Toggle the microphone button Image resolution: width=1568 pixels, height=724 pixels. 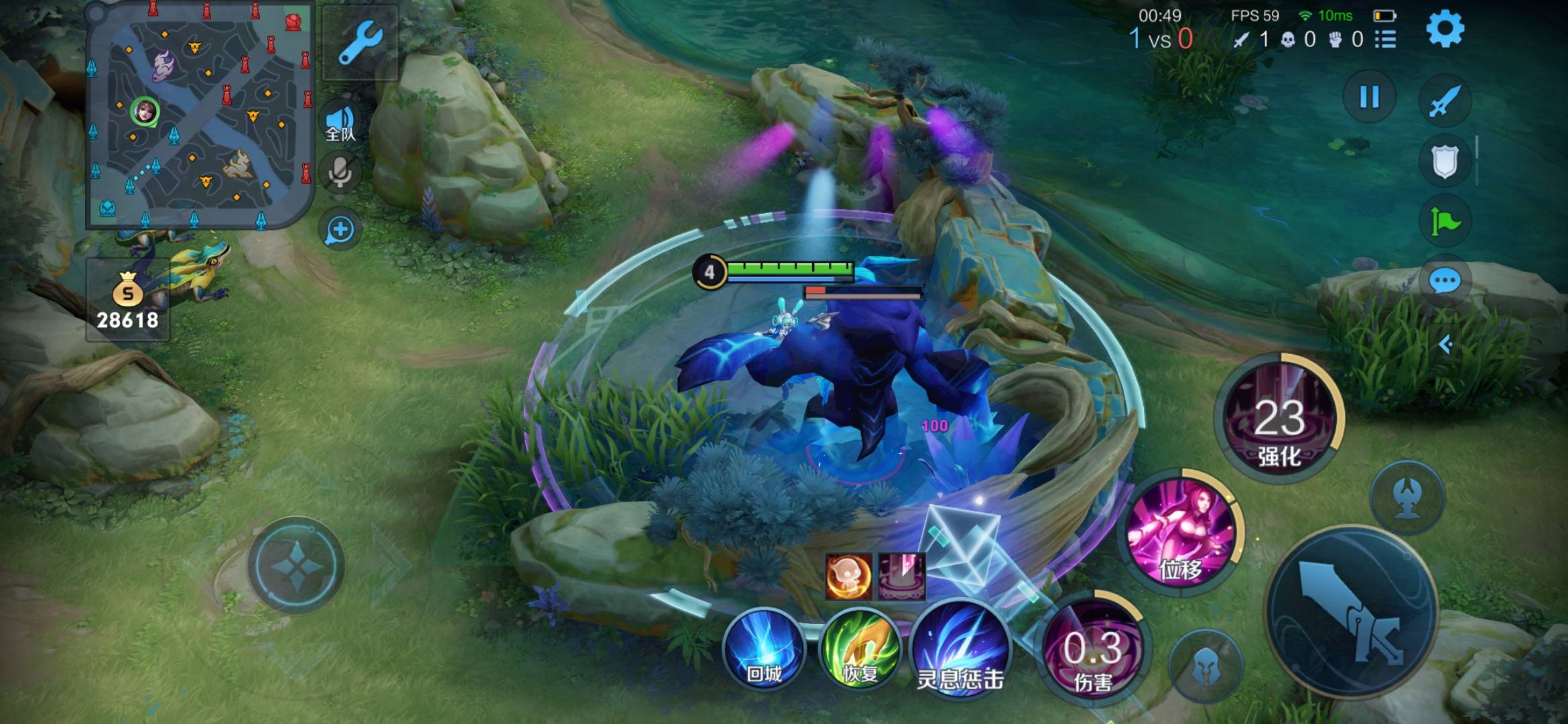340,172
